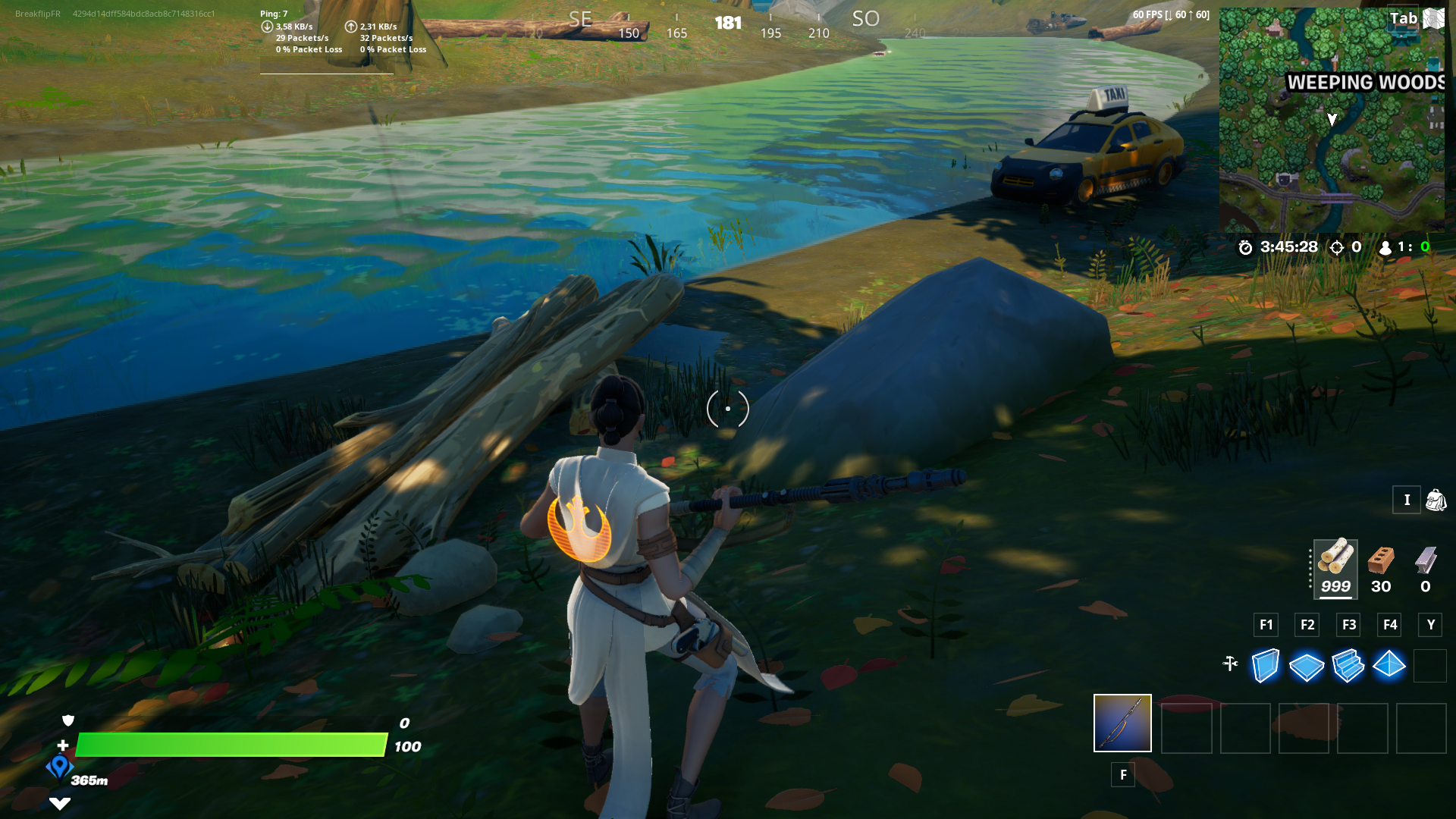The width and height of the screenshot is (1456, 819).
Task: Toggle the shield indicator icon
Action: [67, 720]
